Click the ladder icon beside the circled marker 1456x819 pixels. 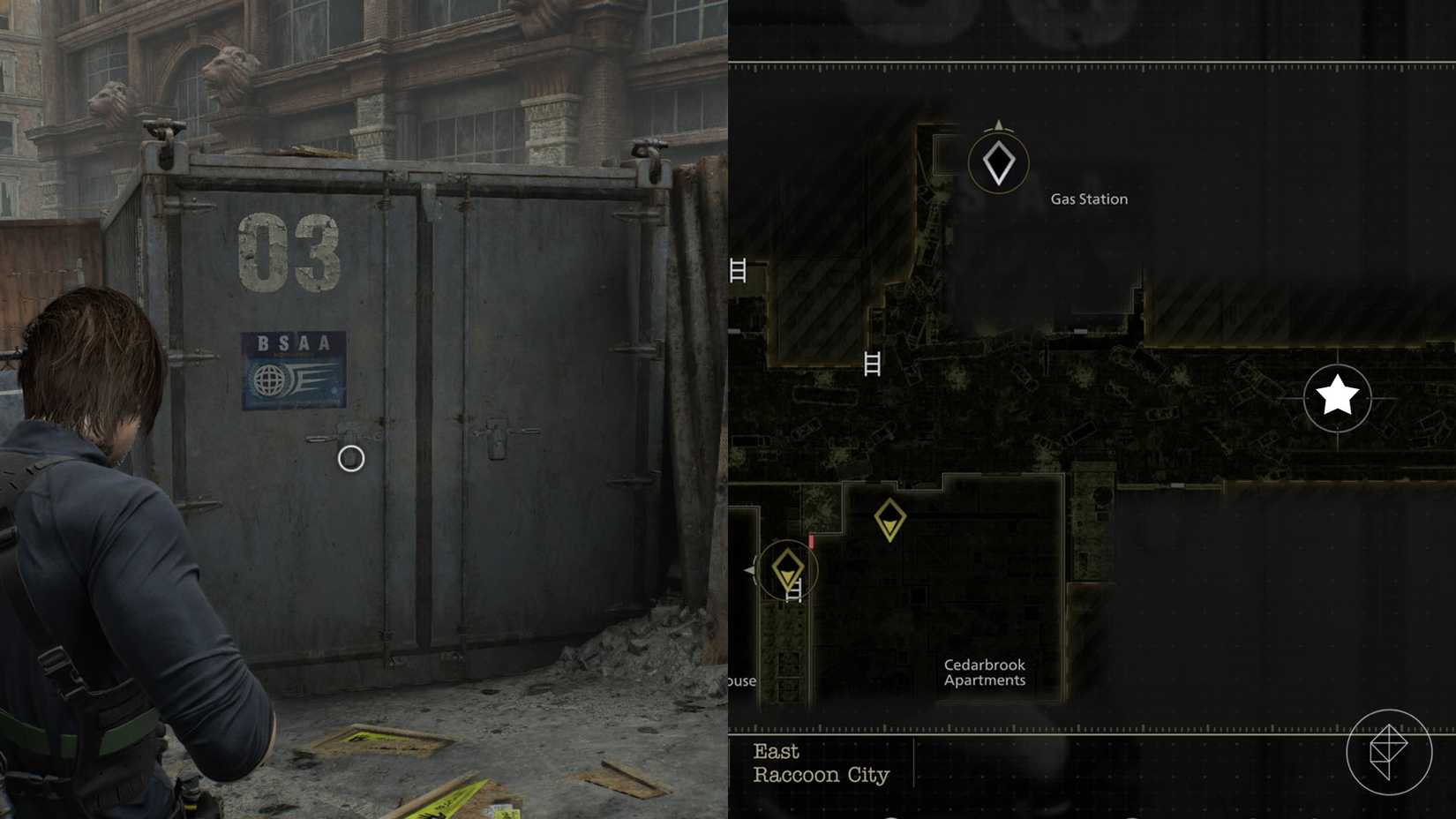pyautogui.click(x=793, y=590)
